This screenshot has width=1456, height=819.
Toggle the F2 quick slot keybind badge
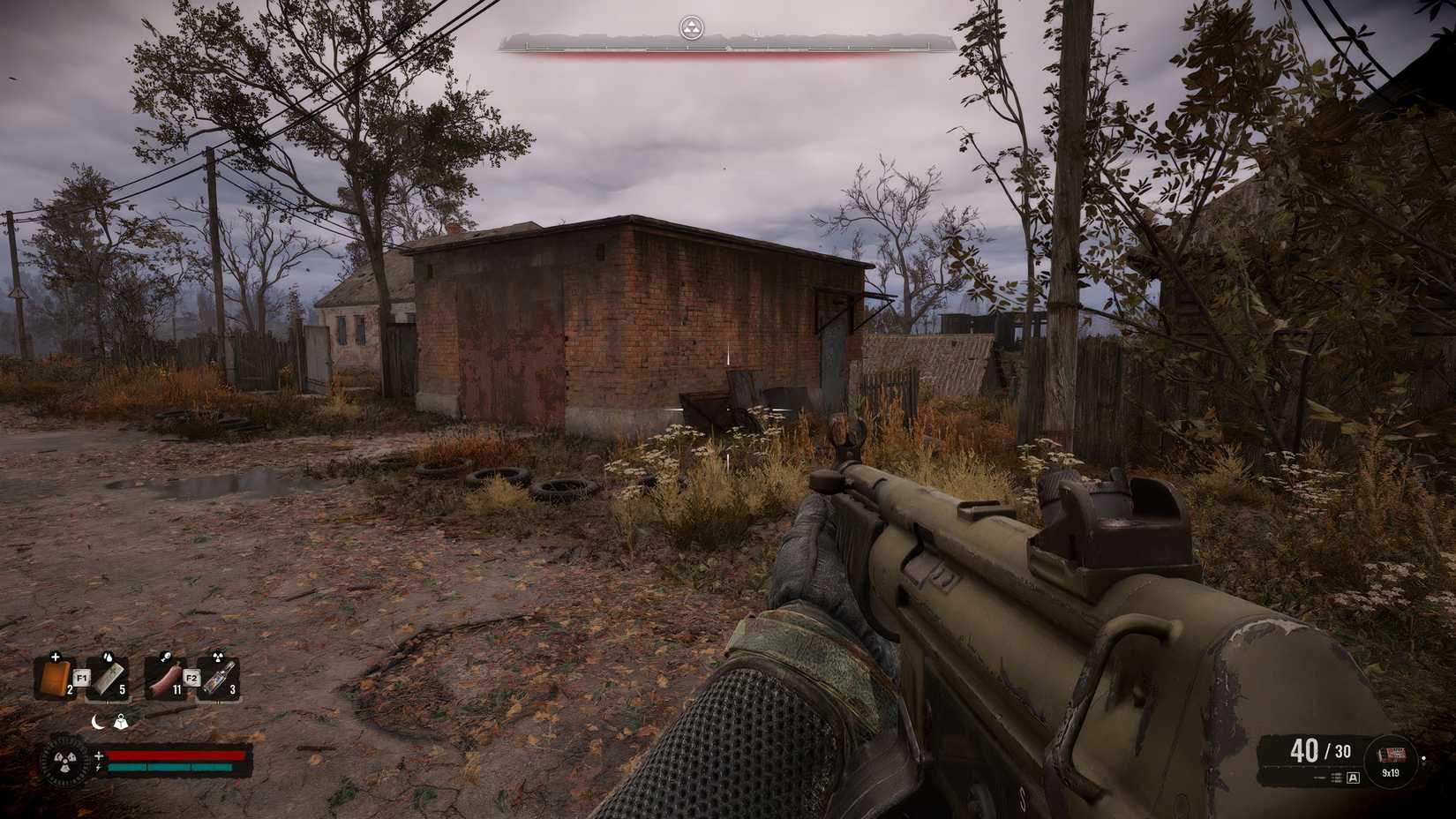click(x=193, y=678)
